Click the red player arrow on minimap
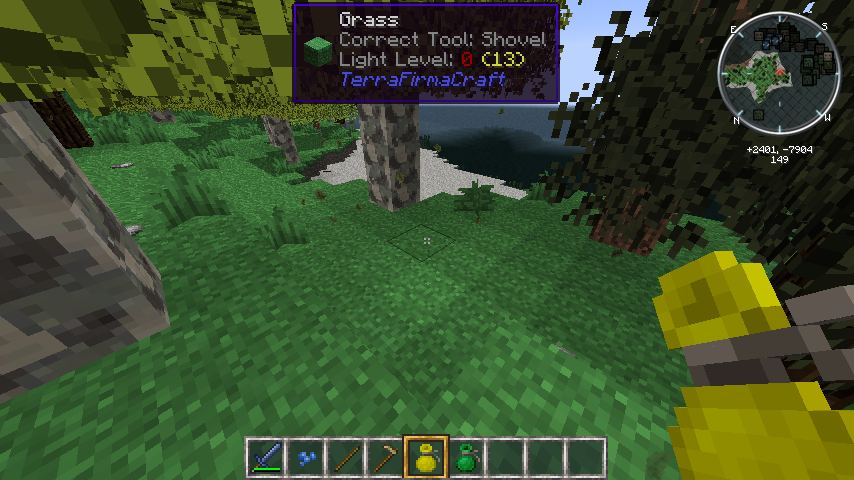Viewport: 854px width, 480px height. 779,73
